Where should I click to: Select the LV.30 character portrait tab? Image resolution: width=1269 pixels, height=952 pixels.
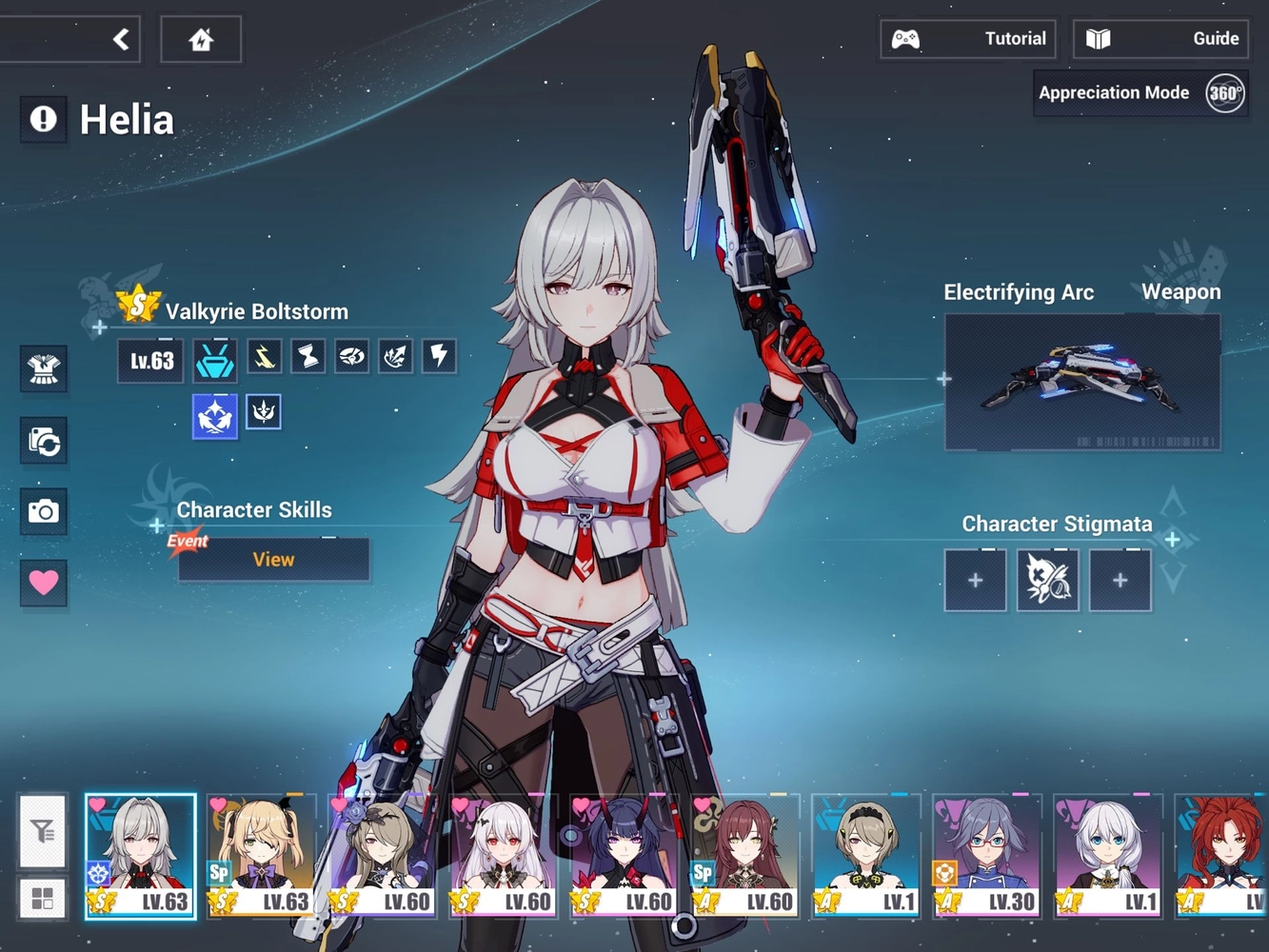point(986,855)
